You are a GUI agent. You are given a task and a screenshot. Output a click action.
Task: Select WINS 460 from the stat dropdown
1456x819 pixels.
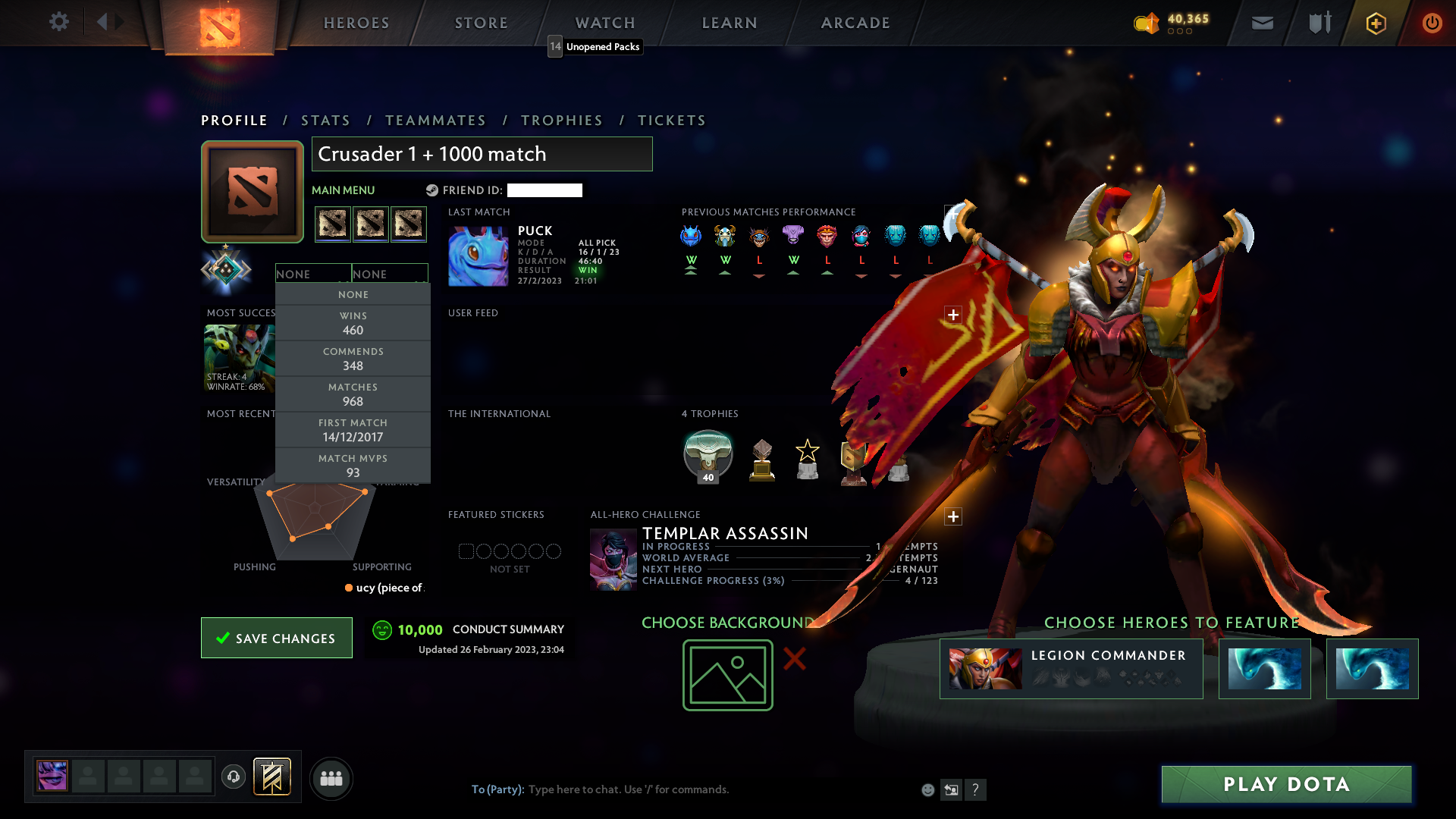point(353,323)
